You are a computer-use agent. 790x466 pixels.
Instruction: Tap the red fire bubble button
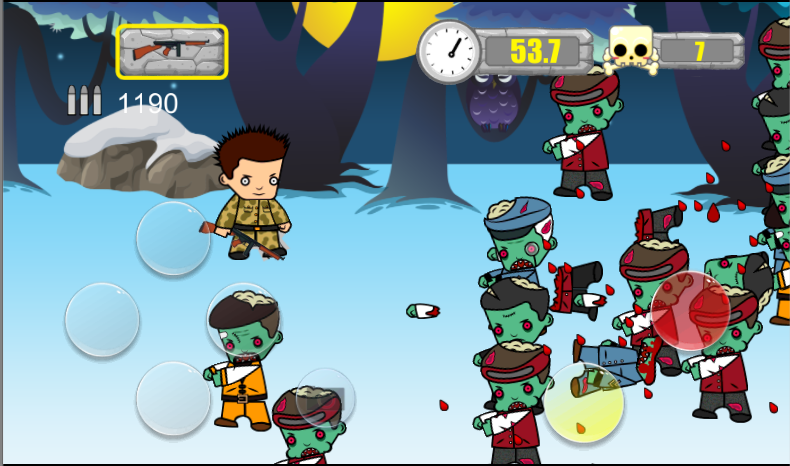(690, 310)
